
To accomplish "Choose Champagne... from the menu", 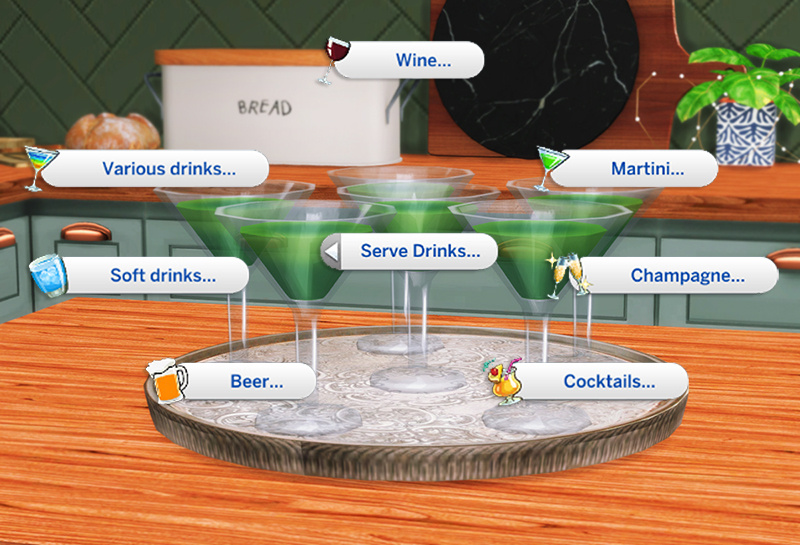I will coord(686,275).
